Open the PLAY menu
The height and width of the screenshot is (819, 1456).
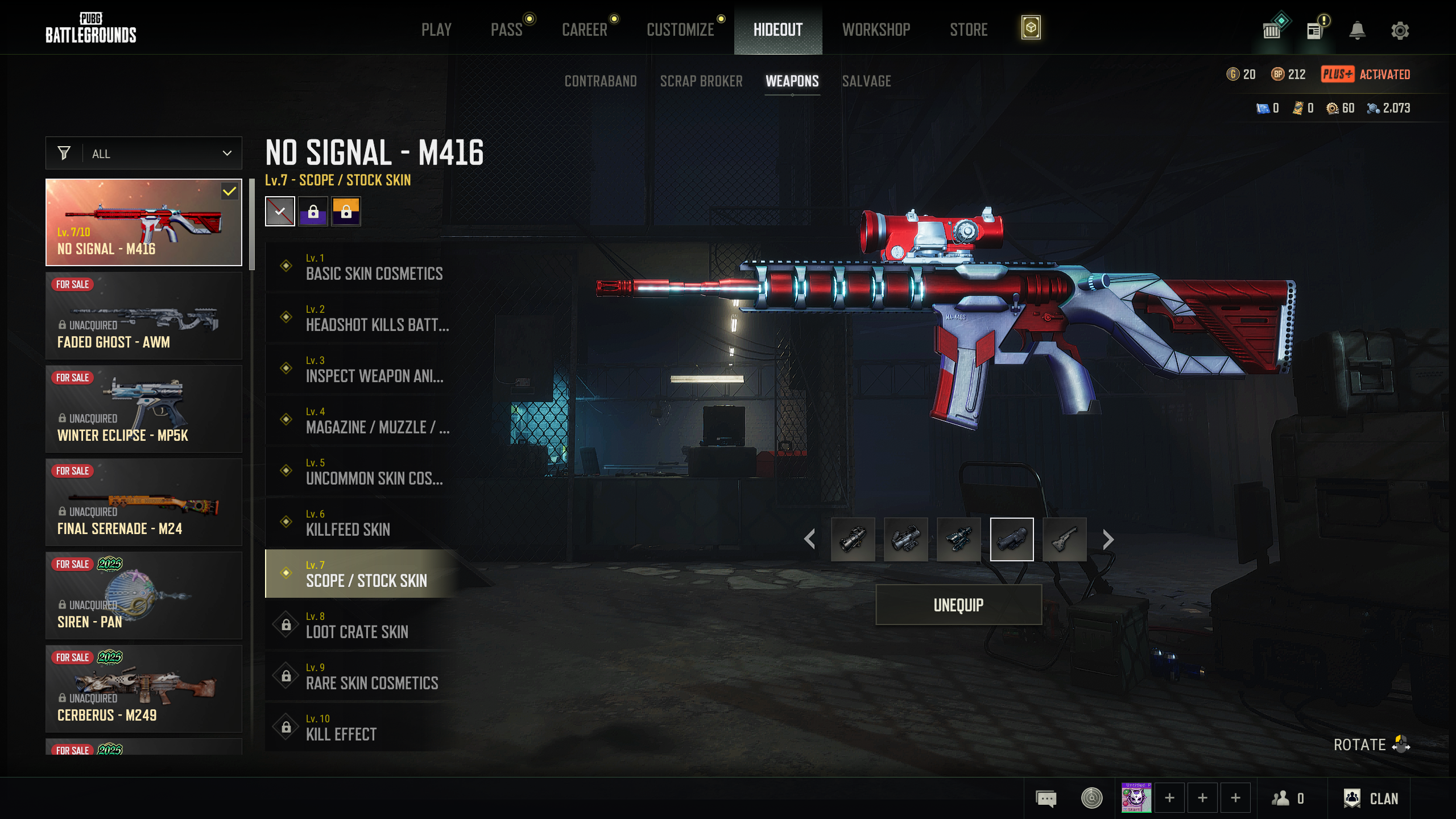click(x=436, y=30)
